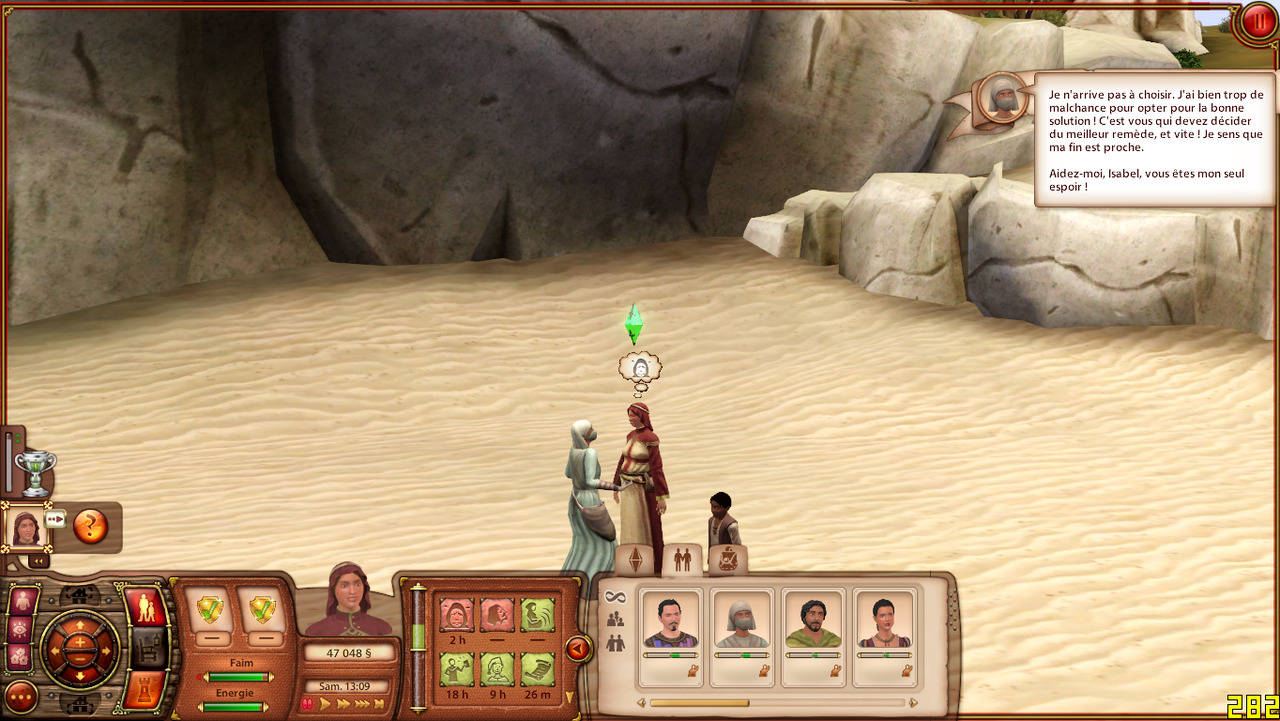Switch to the relationships tab
The height and width of the screenshot is (721, 1280).
pos(683,560)
